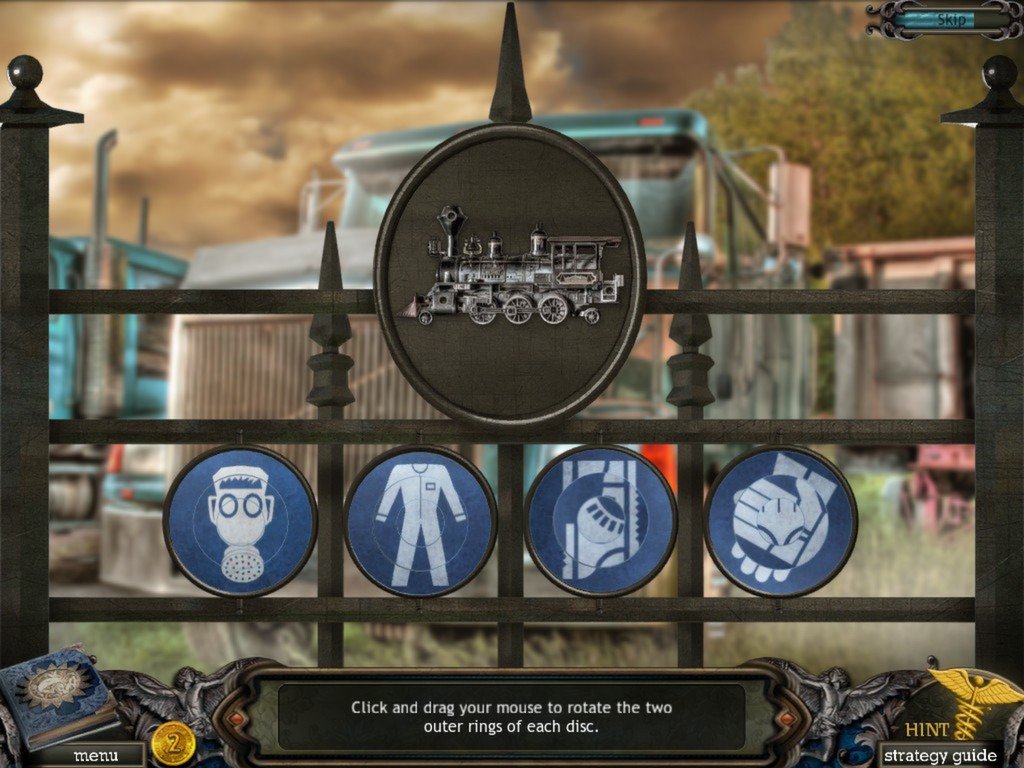1024x768 pixels.
Task: Open the strategy guide
Action: pos(940,755)
